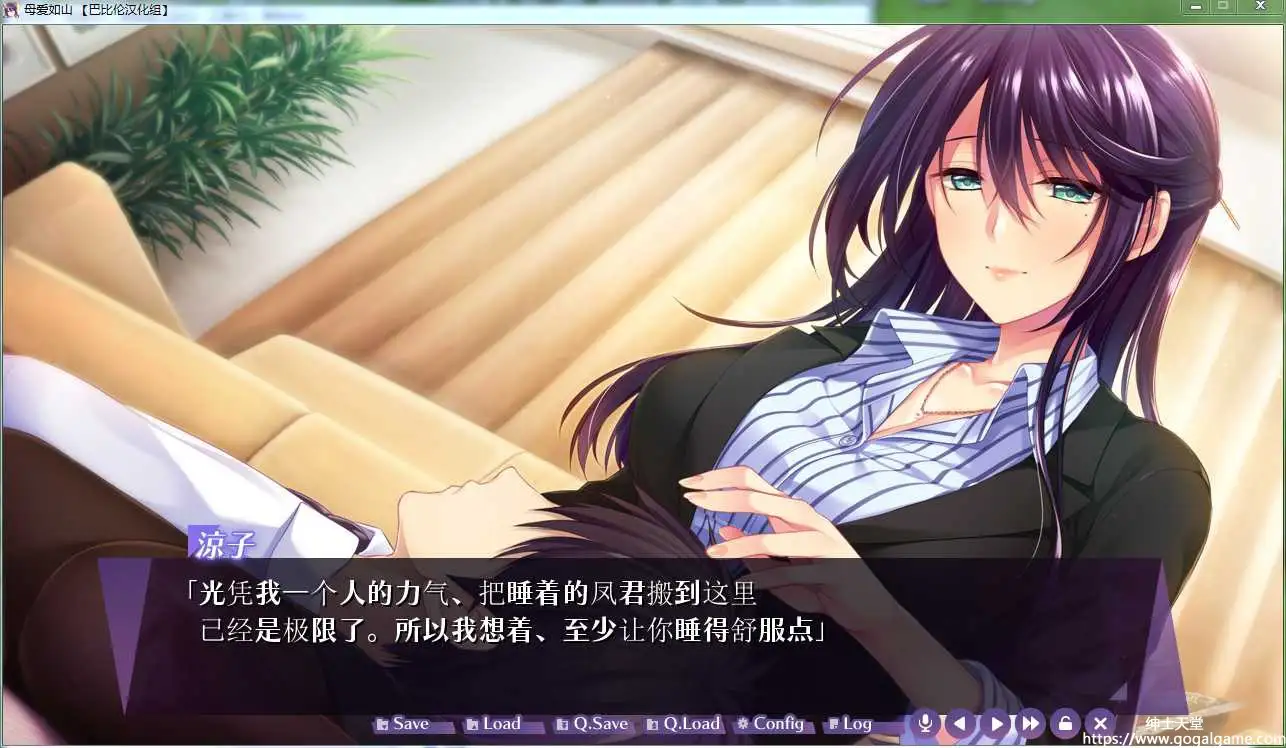Open the Config settings screen
Image resolution: width=1286 pixels, height=748 pixels.
[772, 722]
